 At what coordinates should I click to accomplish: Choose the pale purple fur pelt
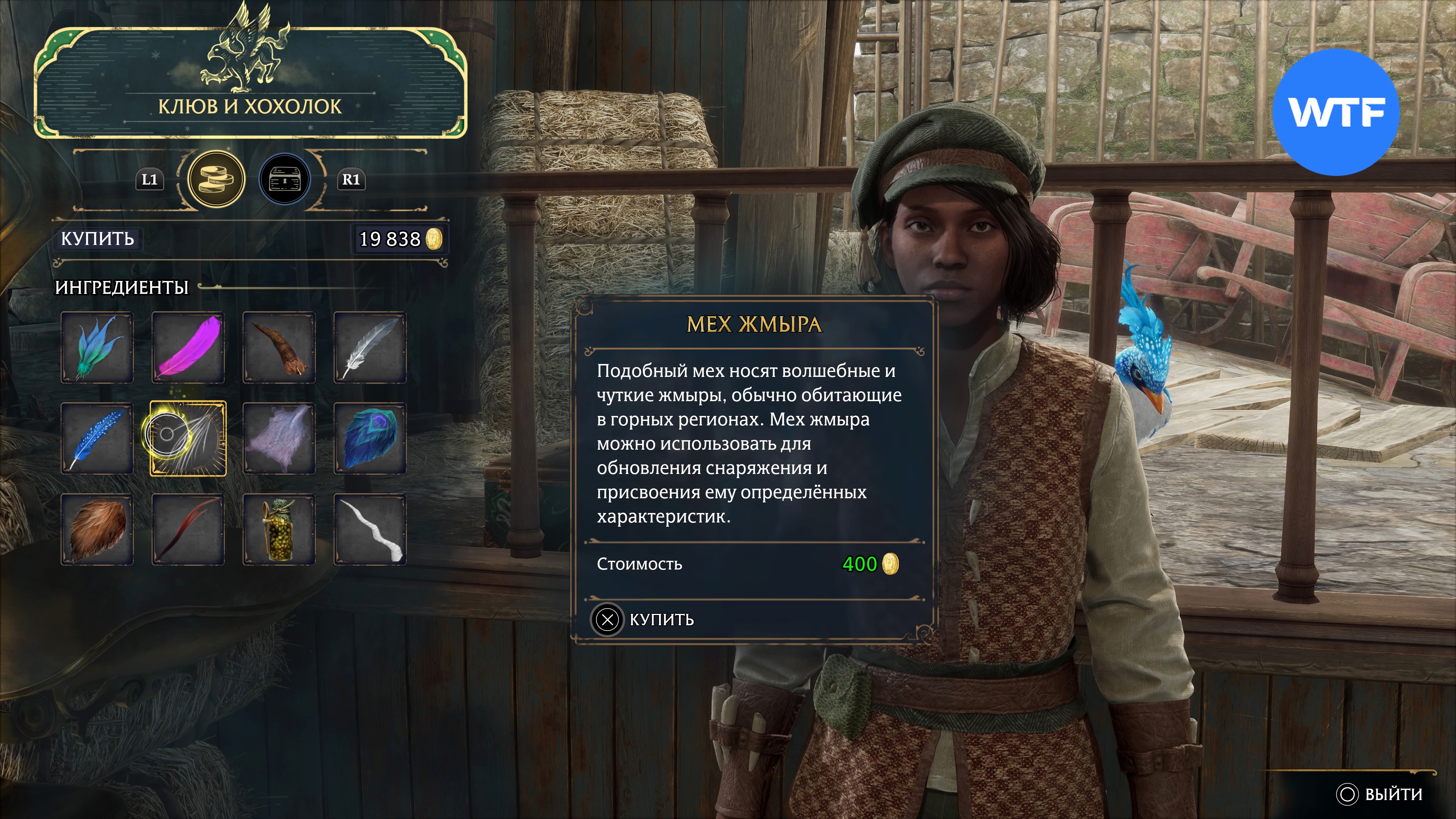tap(279, 439)
